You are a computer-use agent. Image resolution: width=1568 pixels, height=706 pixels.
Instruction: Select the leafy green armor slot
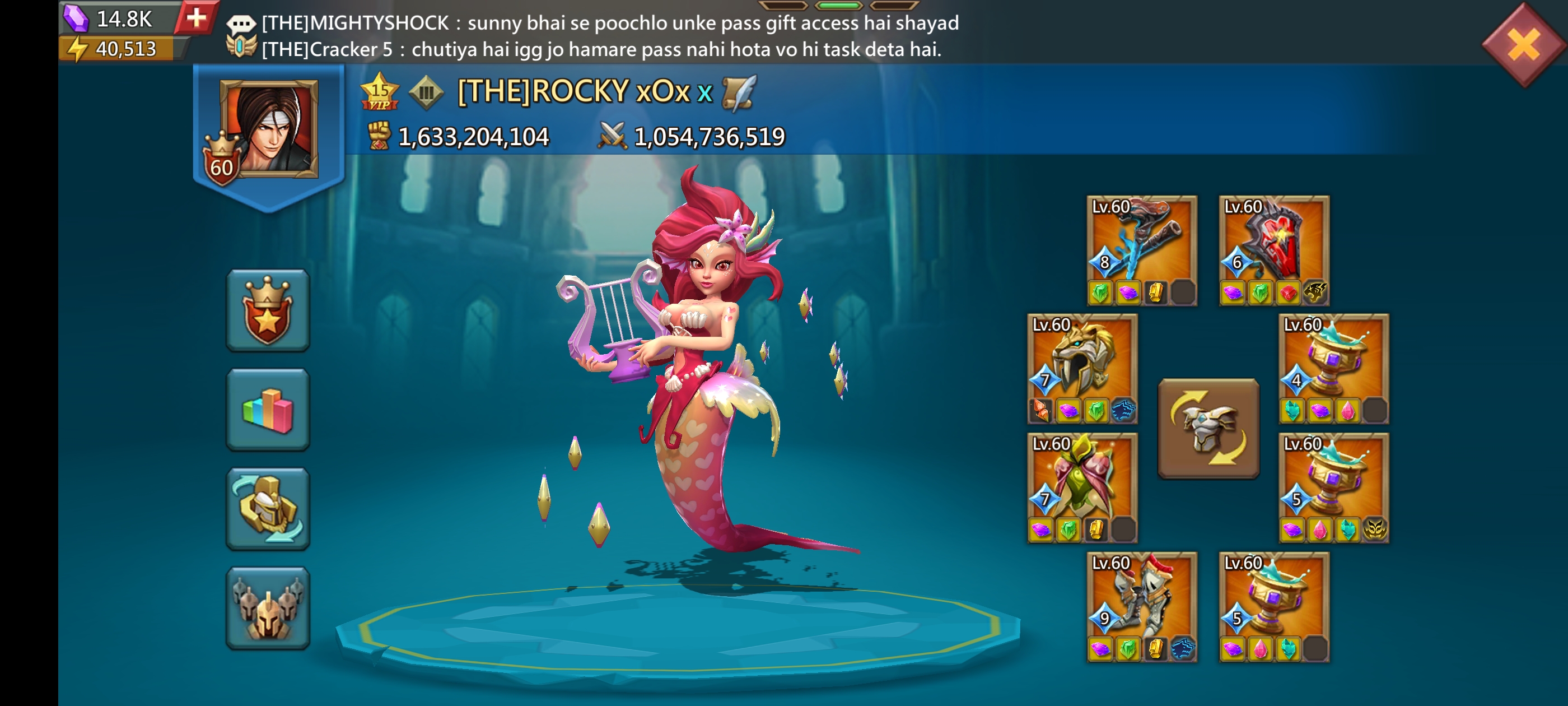(1082, 487)
